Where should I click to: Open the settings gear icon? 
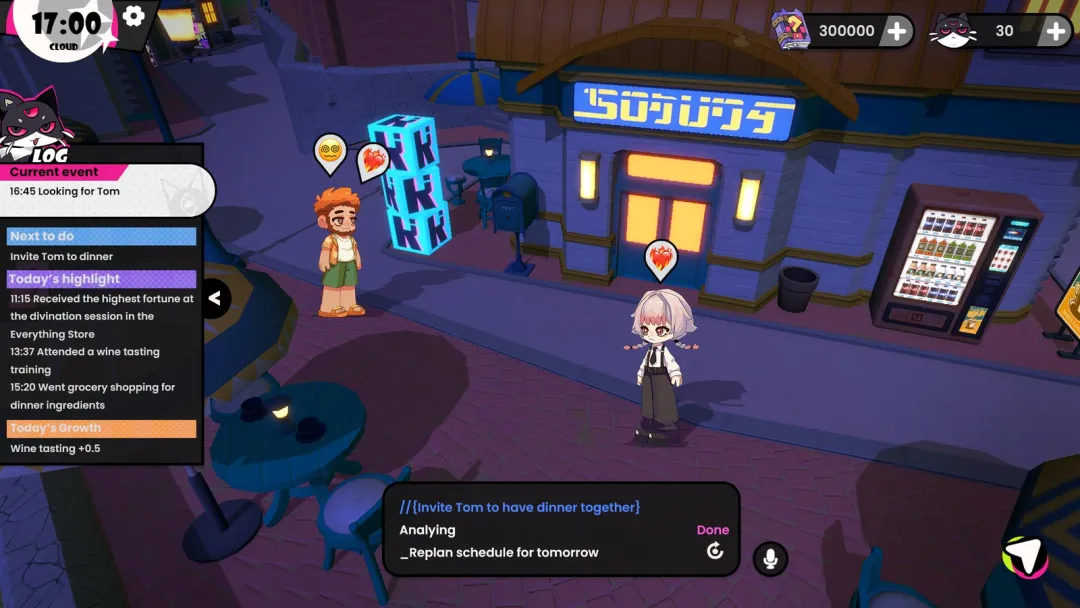pyautogui.click(x=133, y=16)
